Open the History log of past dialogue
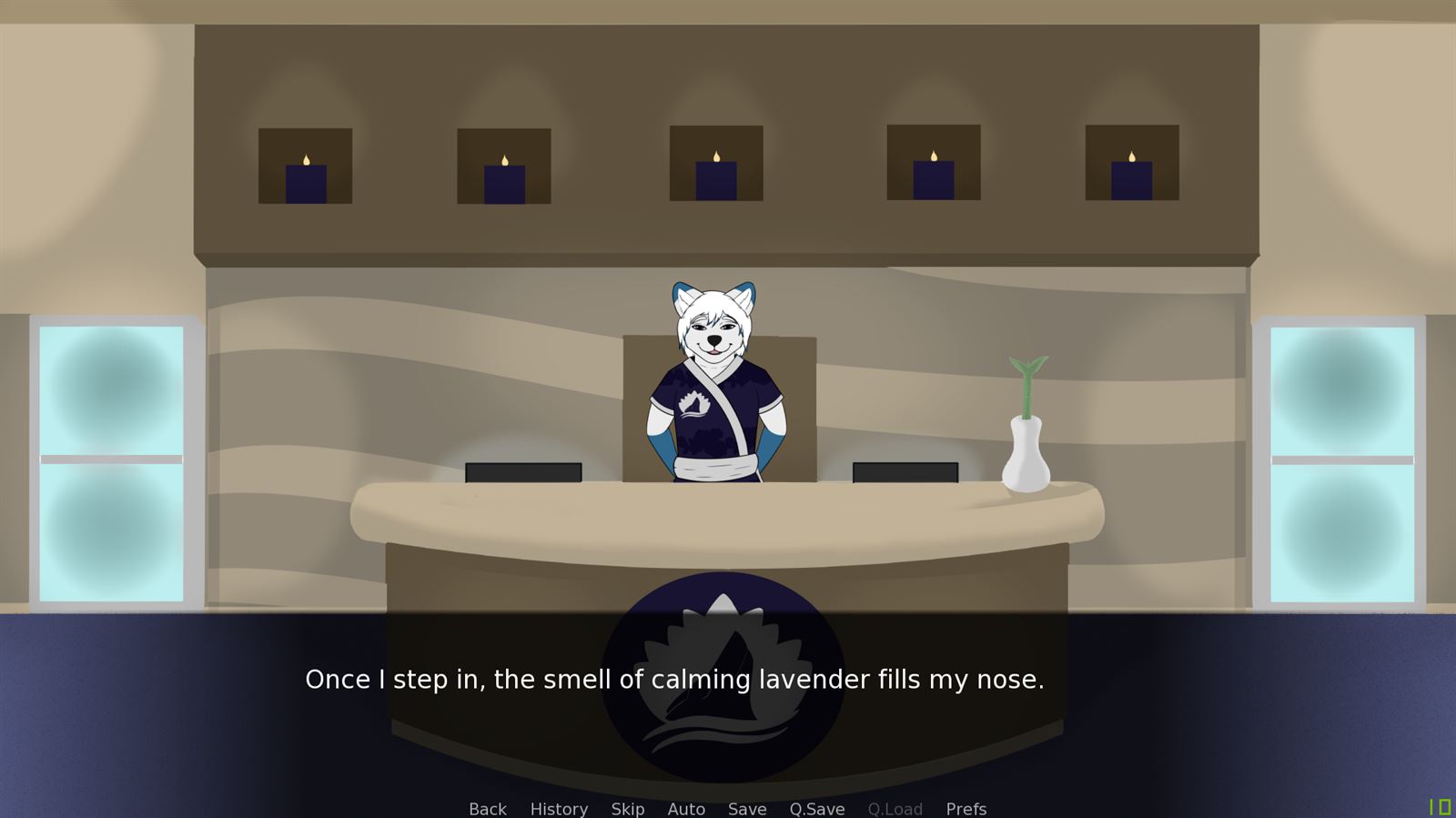This screenshot has width=1456, height=818. point(559,809)
